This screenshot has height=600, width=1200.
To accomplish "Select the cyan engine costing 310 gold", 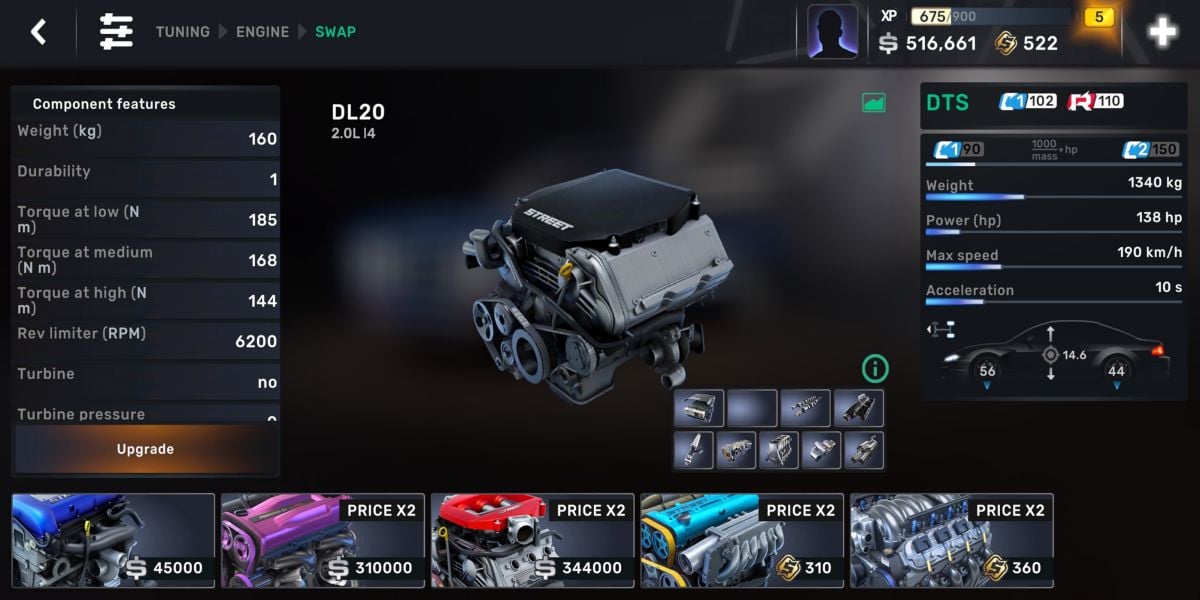I will point(742,540).
